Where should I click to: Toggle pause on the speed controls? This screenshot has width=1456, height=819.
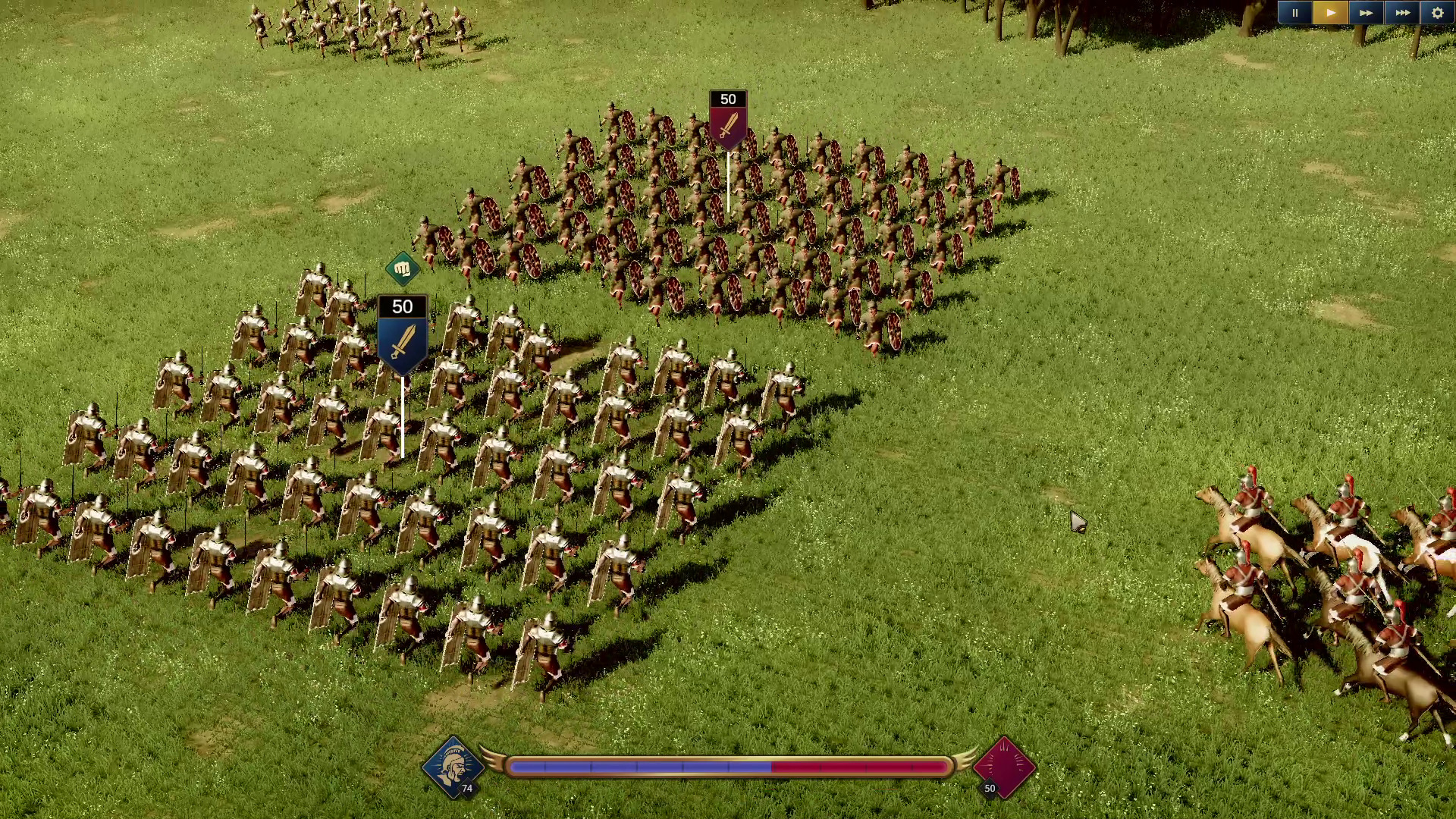click(1294, 13)
